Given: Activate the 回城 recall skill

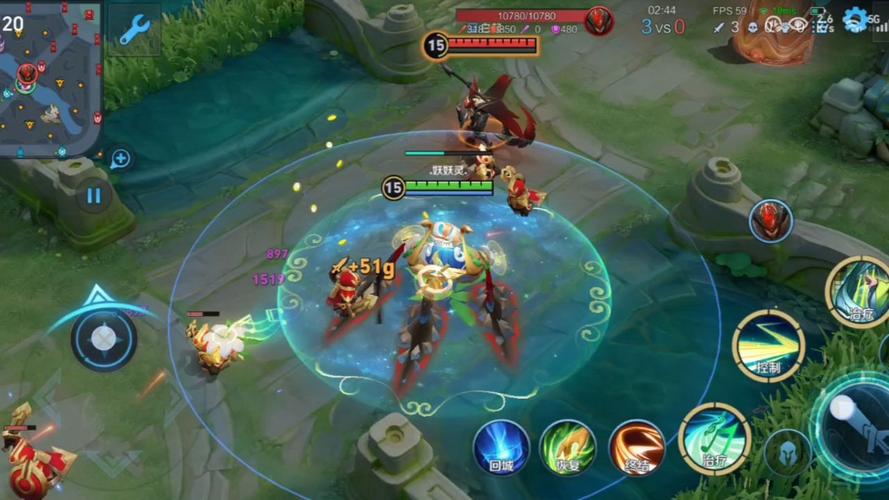Looking at the screenshot, I should [501, 447].
